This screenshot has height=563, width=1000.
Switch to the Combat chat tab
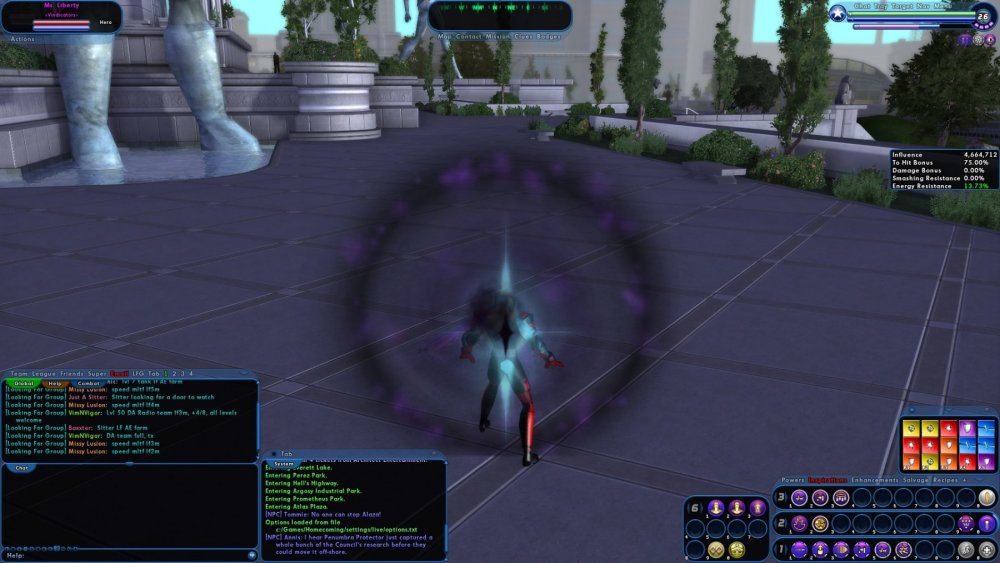coord(88,383)
